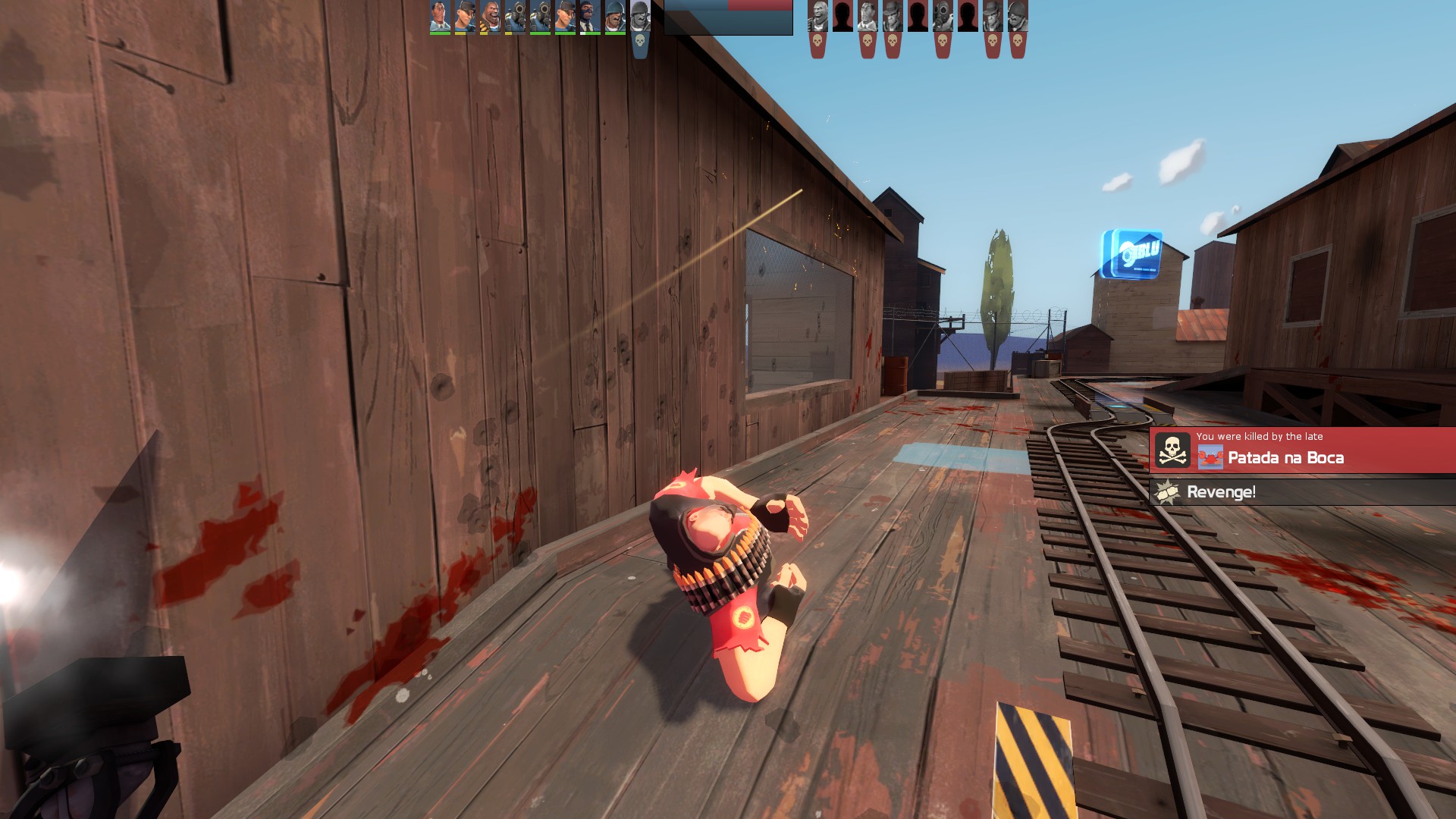Click the skull and crossbones death icon

[x=1172, y=450]
